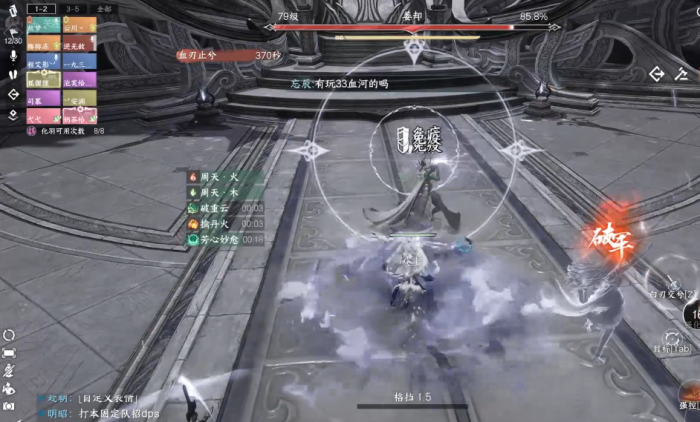Select raid member 司幂's frame
The height and width of the screenshot is (422, 700).
click(42, 101)
